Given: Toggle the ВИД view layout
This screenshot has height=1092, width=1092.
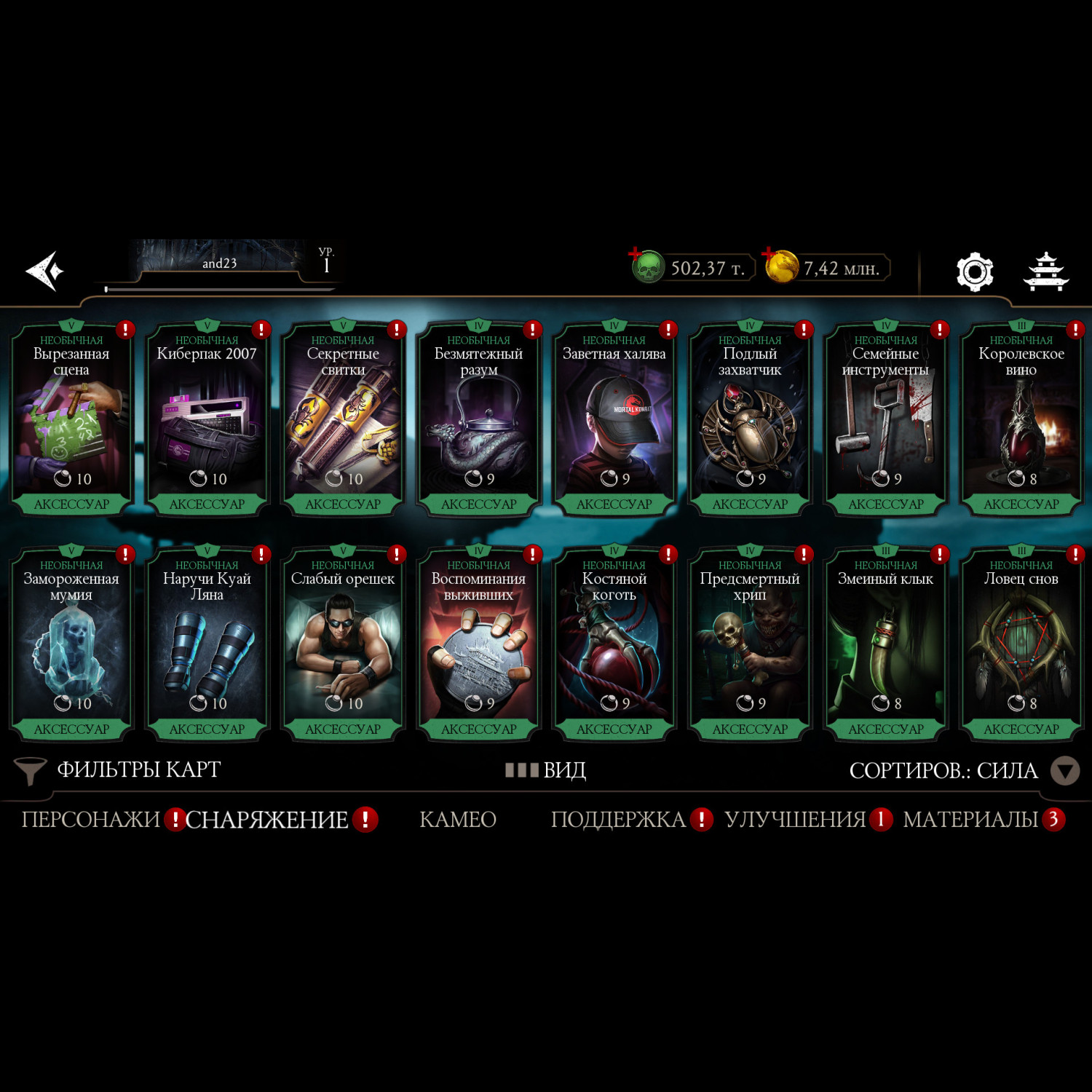Looking at the screenshot, I should (x=546, y=770).
